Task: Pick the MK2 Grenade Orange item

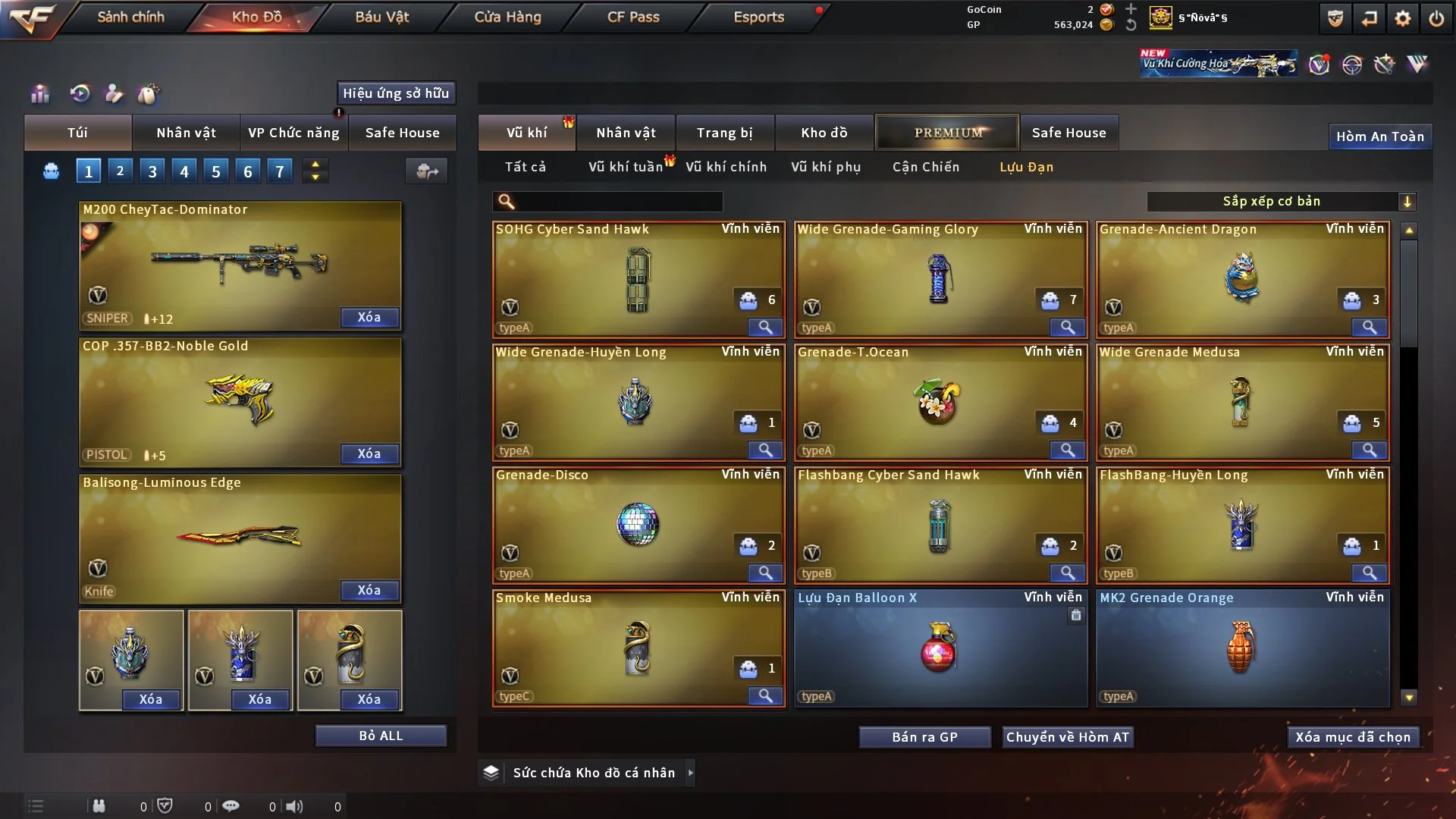Action: (x=1241, y=648)
